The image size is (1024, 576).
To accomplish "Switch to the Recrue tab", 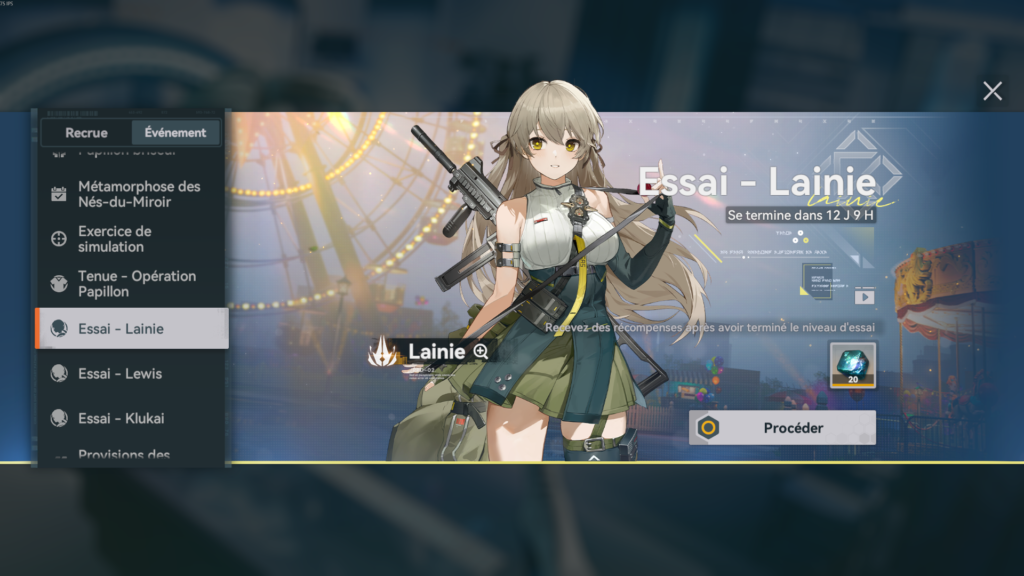I will point(86,132).
